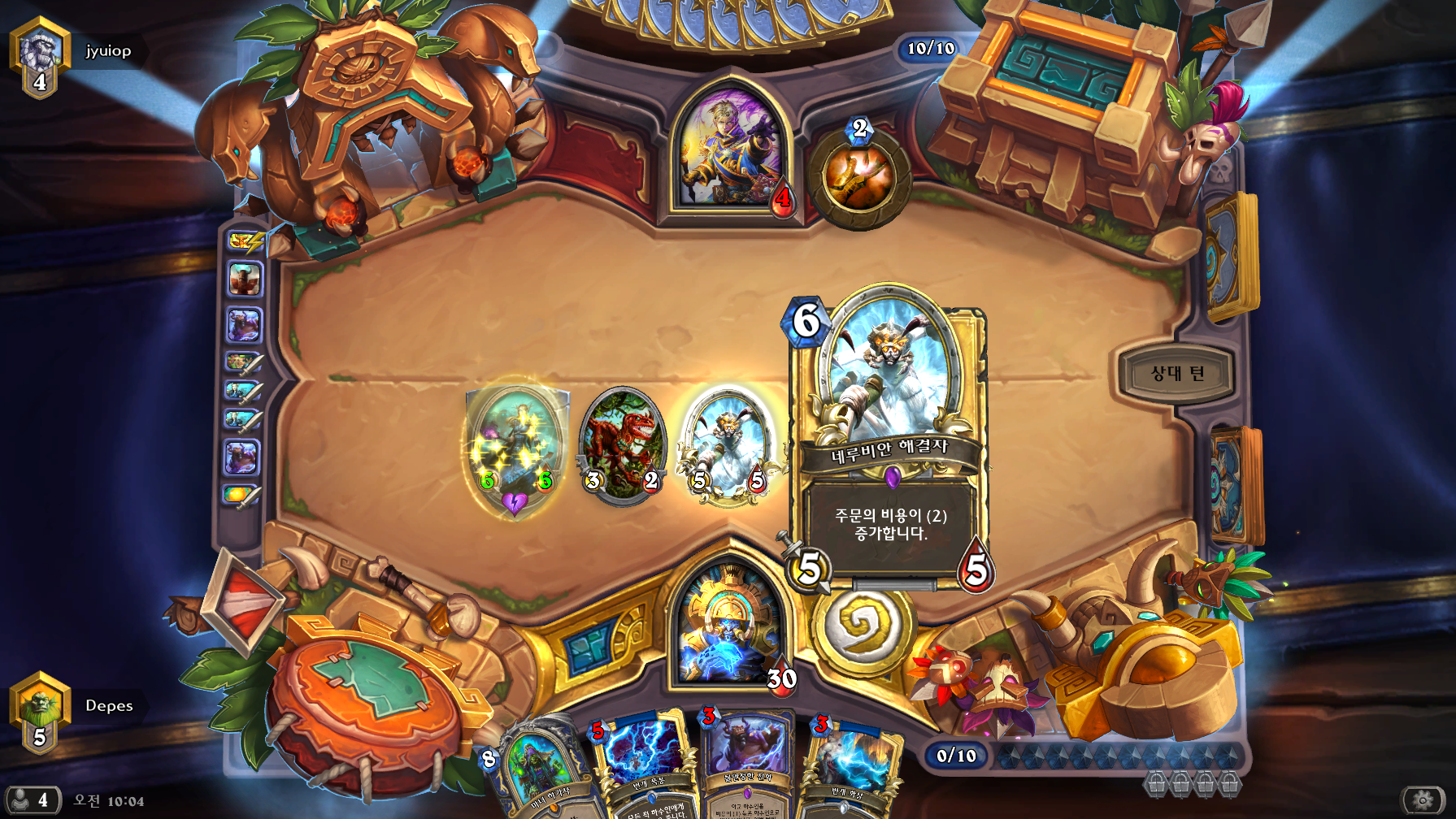Click Depes's player rank badge
Image resolution: width=1456 pixels, height=819 pixels.
[x=39, y=712]
